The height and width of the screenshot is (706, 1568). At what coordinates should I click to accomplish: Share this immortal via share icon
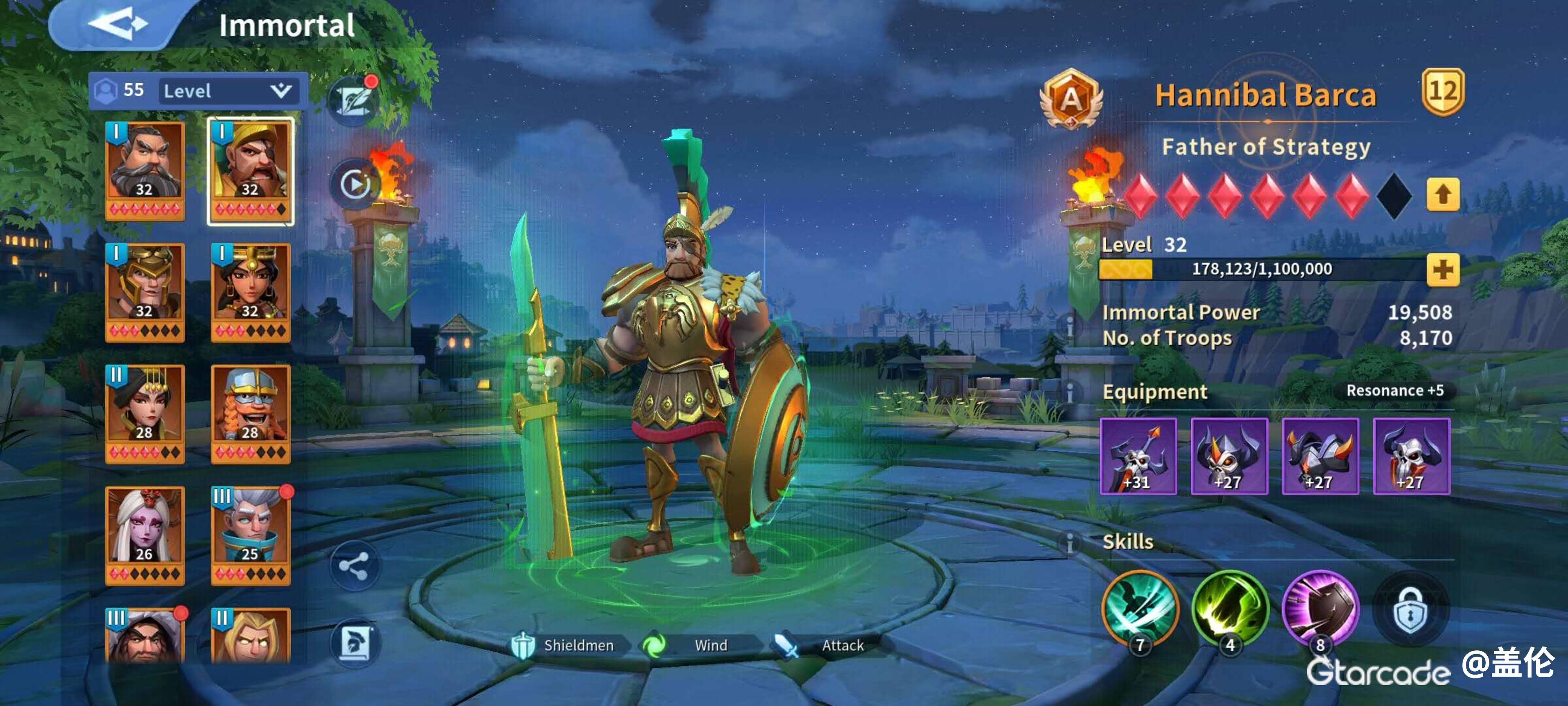[x=354, y=566]
